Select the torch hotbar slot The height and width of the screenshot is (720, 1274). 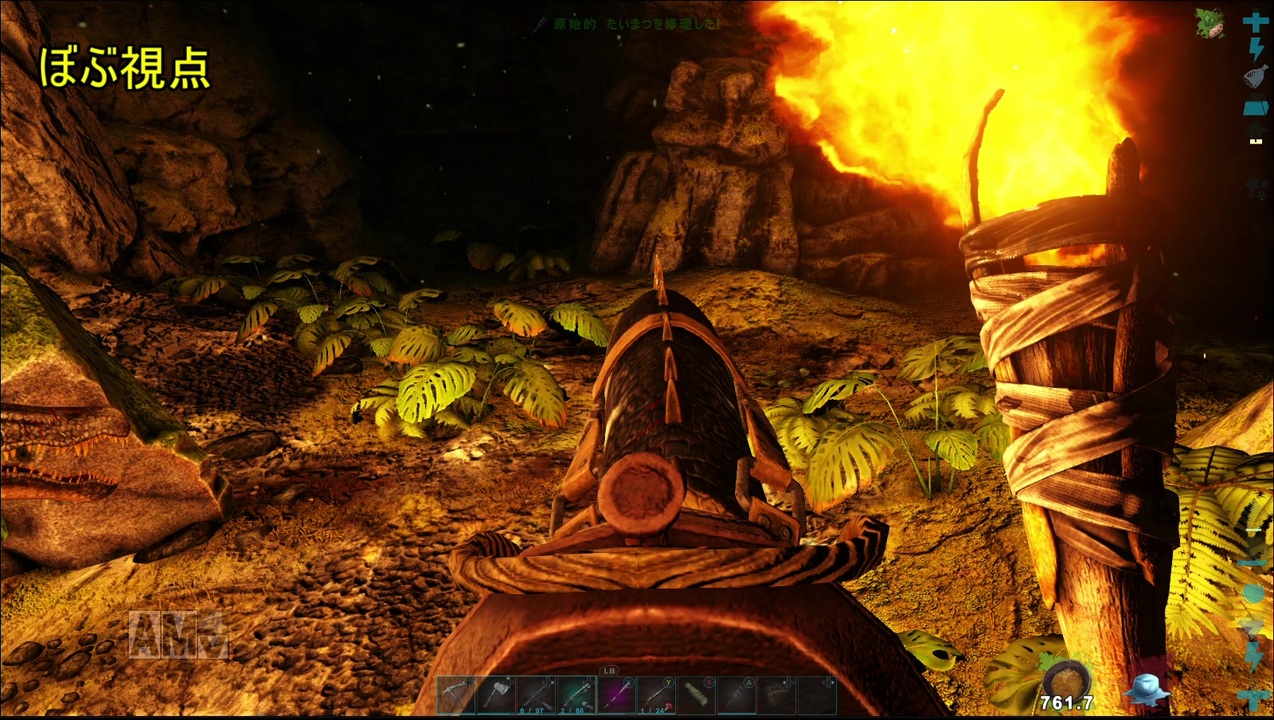[x=736, y=695]
